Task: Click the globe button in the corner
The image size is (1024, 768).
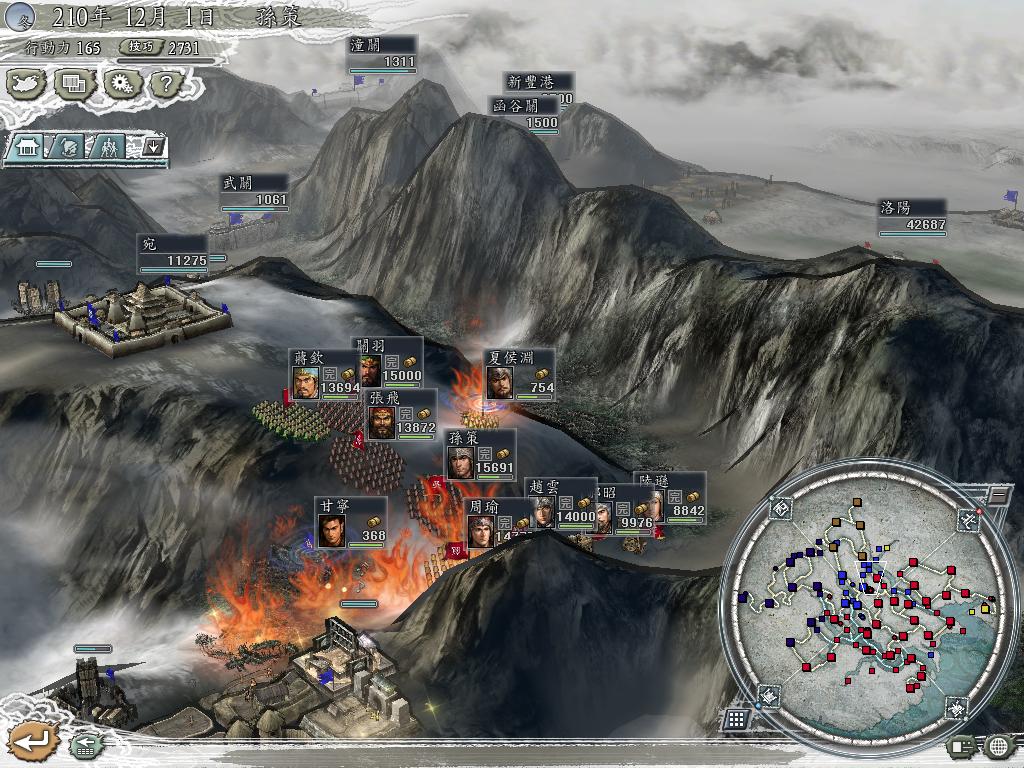Action: (x=999, y=745)
